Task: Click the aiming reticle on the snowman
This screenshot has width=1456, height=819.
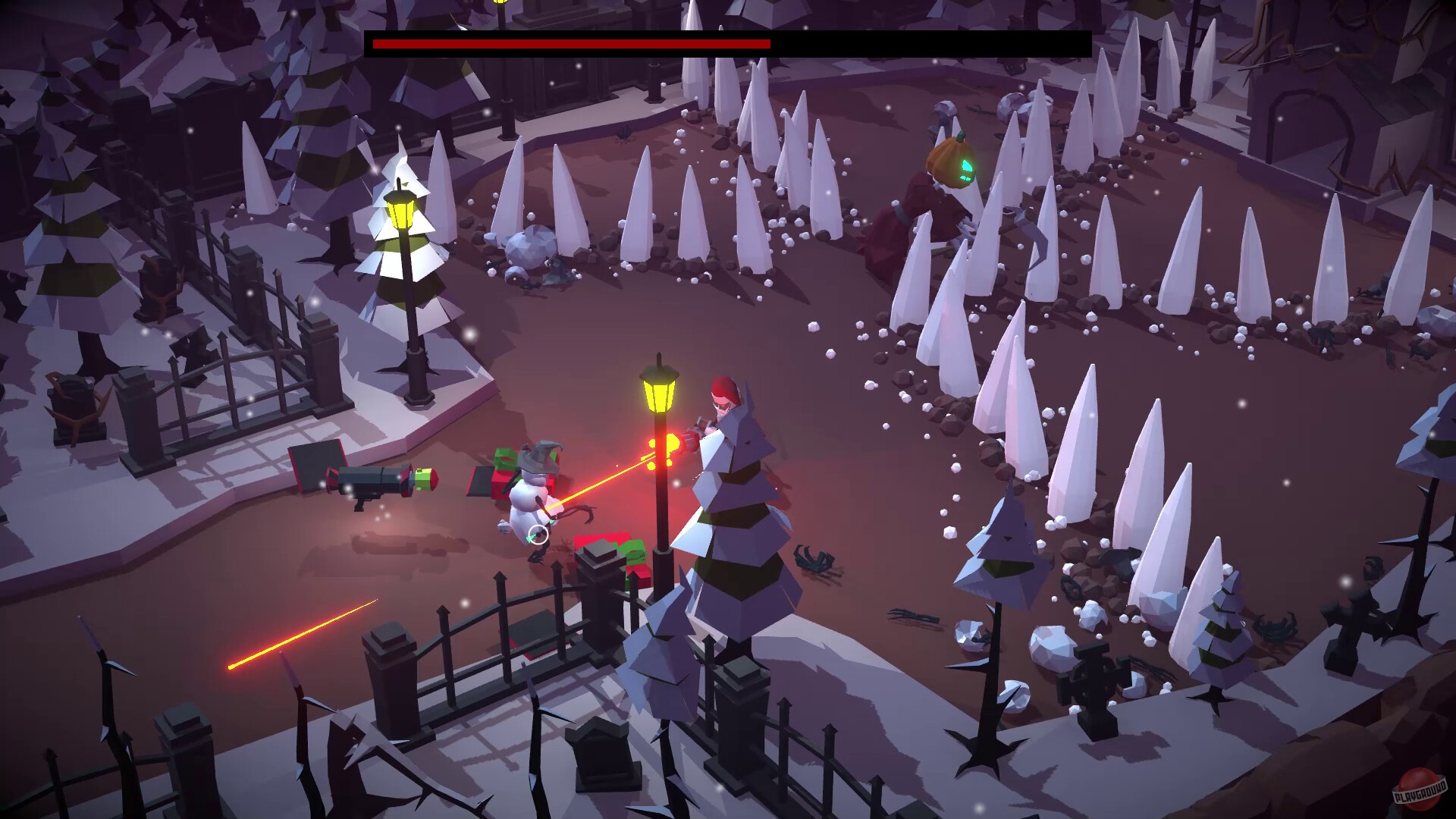Action: [540, 536]
